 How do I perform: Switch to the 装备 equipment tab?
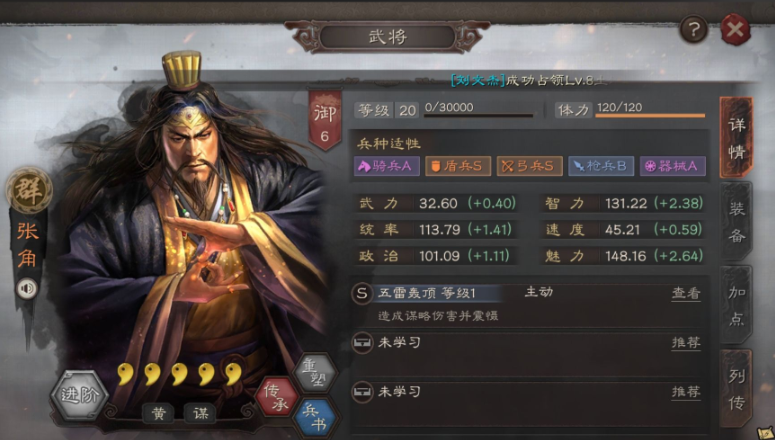[x=736, y=222]
